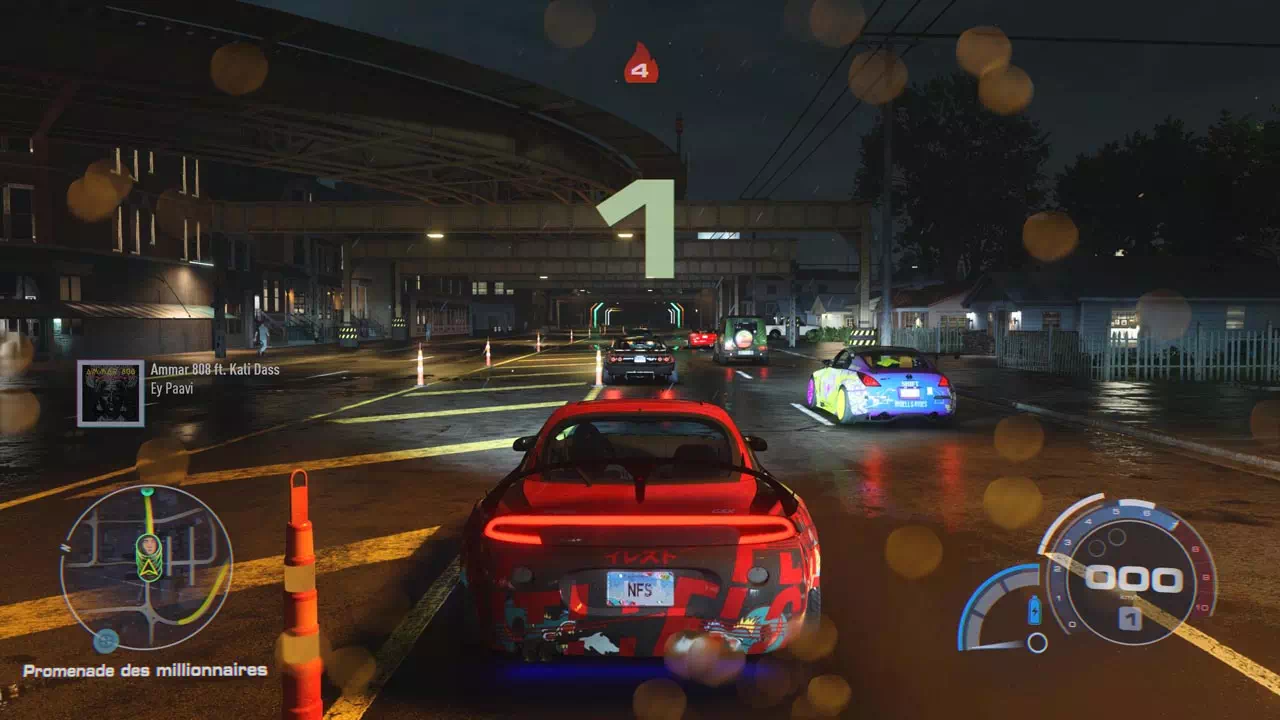
Task: Select the player avatar marker on minimap
Action: tap(148, 548)
